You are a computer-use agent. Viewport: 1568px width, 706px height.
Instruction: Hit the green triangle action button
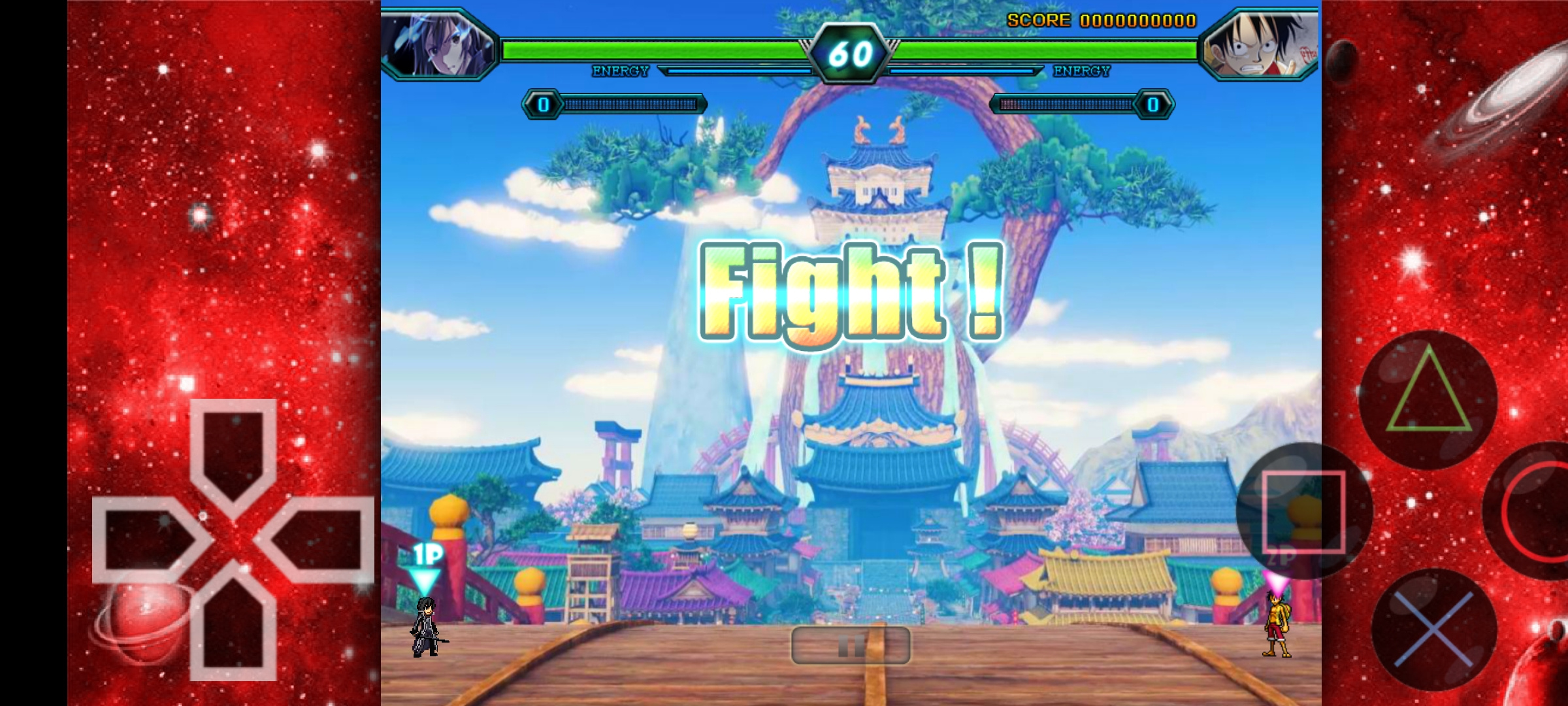pyautogui.click(x=1429, y=399)
